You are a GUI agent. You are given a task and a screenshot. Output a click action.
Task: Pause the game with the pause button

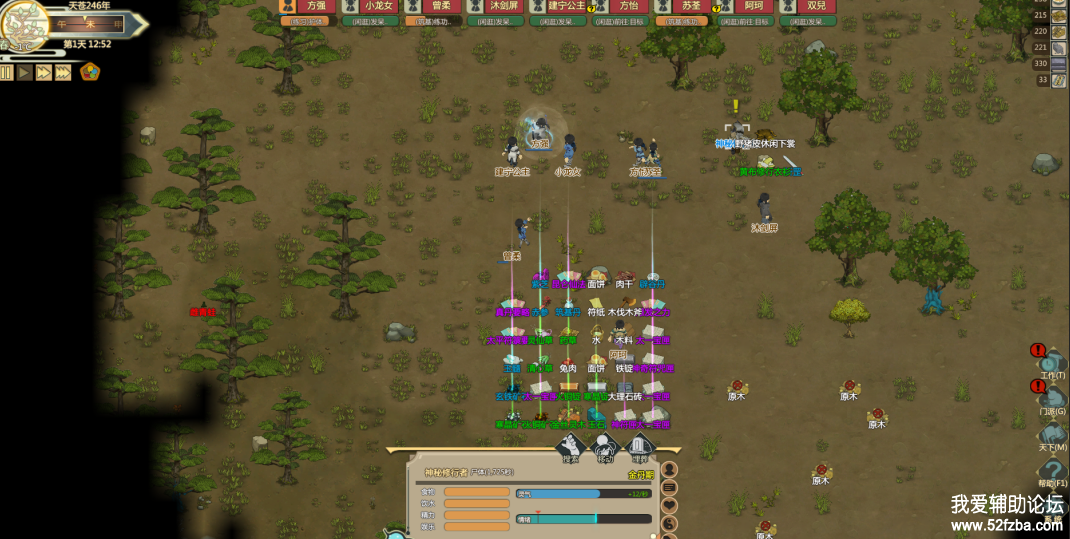click(x=7, y=72)
